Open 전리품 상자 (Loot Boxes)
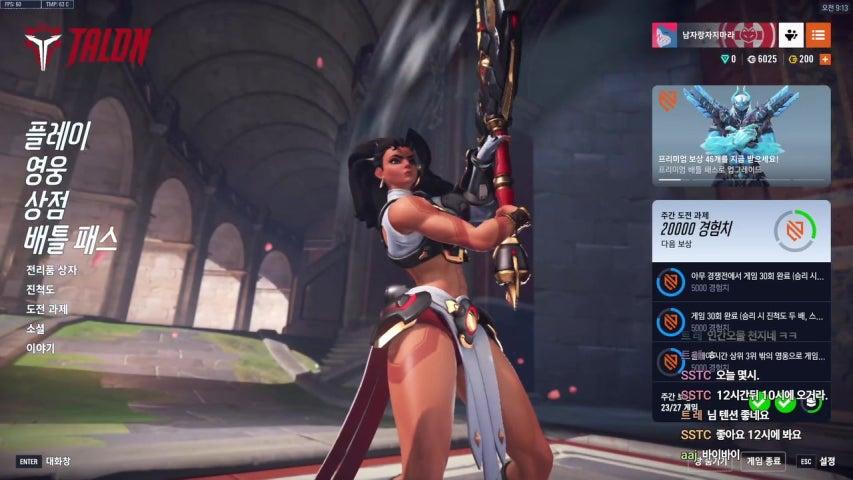The width and height of the screenshot is (853, 480). click(x=51, y=269)
